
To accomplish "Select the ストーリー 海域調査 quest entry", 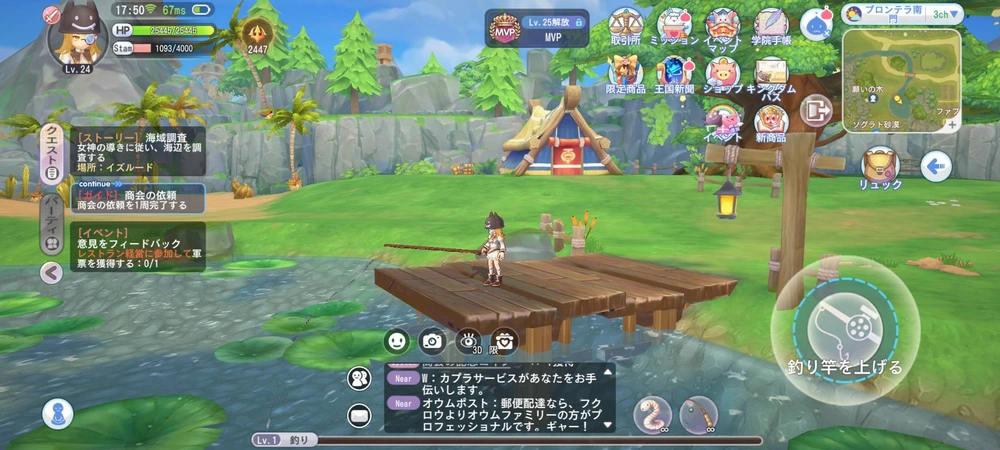I will point(138,151).
